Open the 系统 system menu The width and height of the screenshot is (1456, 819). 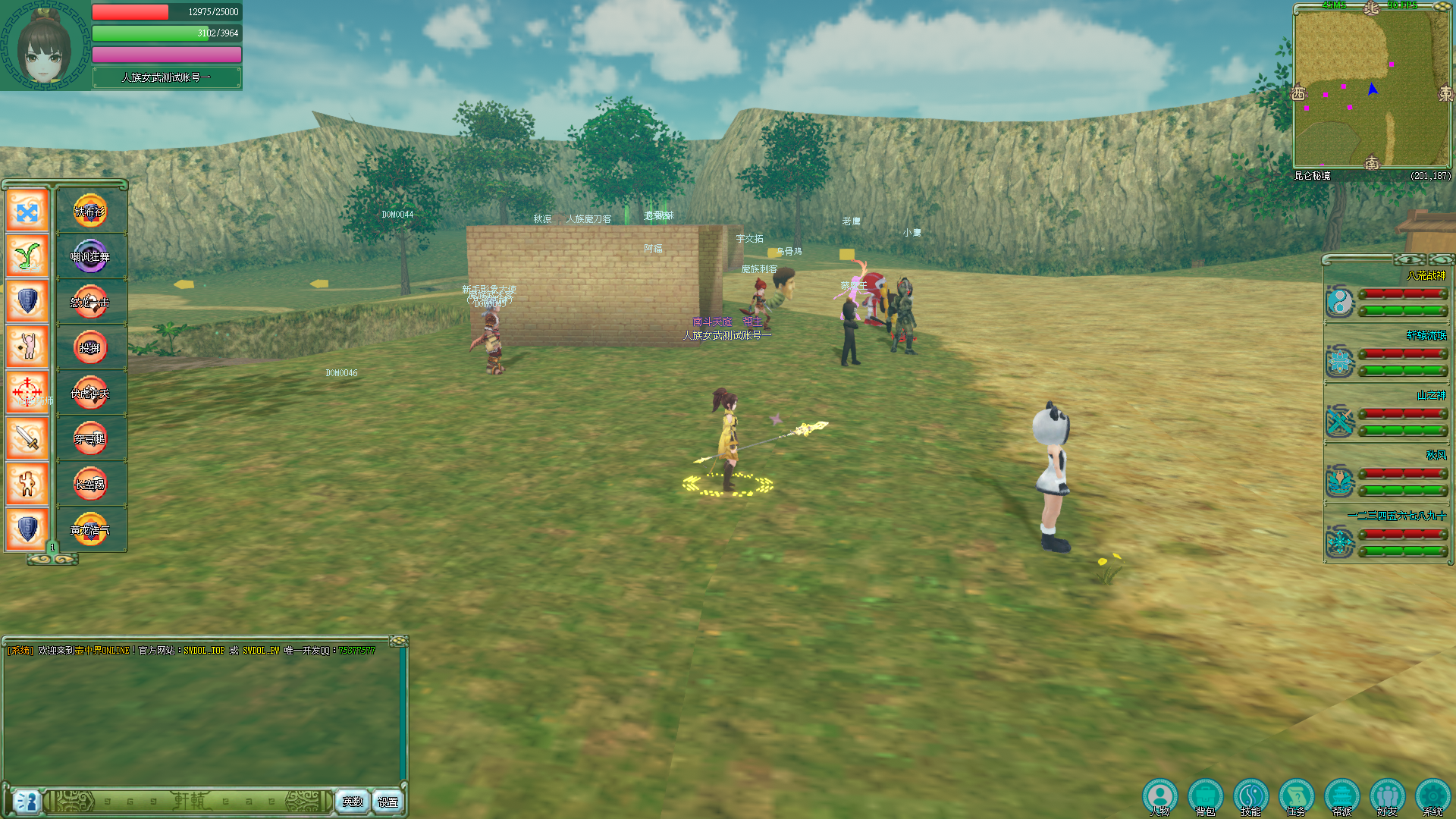(1432, 797)
